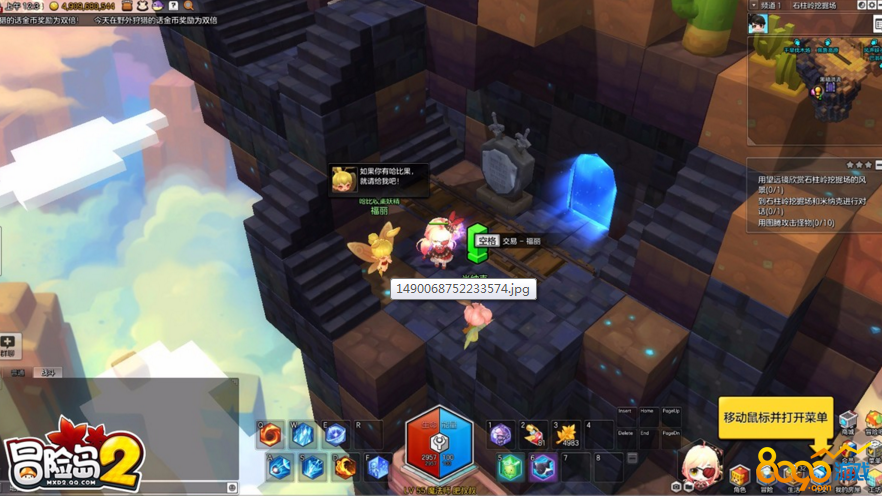The height and width of the screenshot is (496, 882).
Task: Activate the blue shield skill in slot E
Action: point(335,435)
